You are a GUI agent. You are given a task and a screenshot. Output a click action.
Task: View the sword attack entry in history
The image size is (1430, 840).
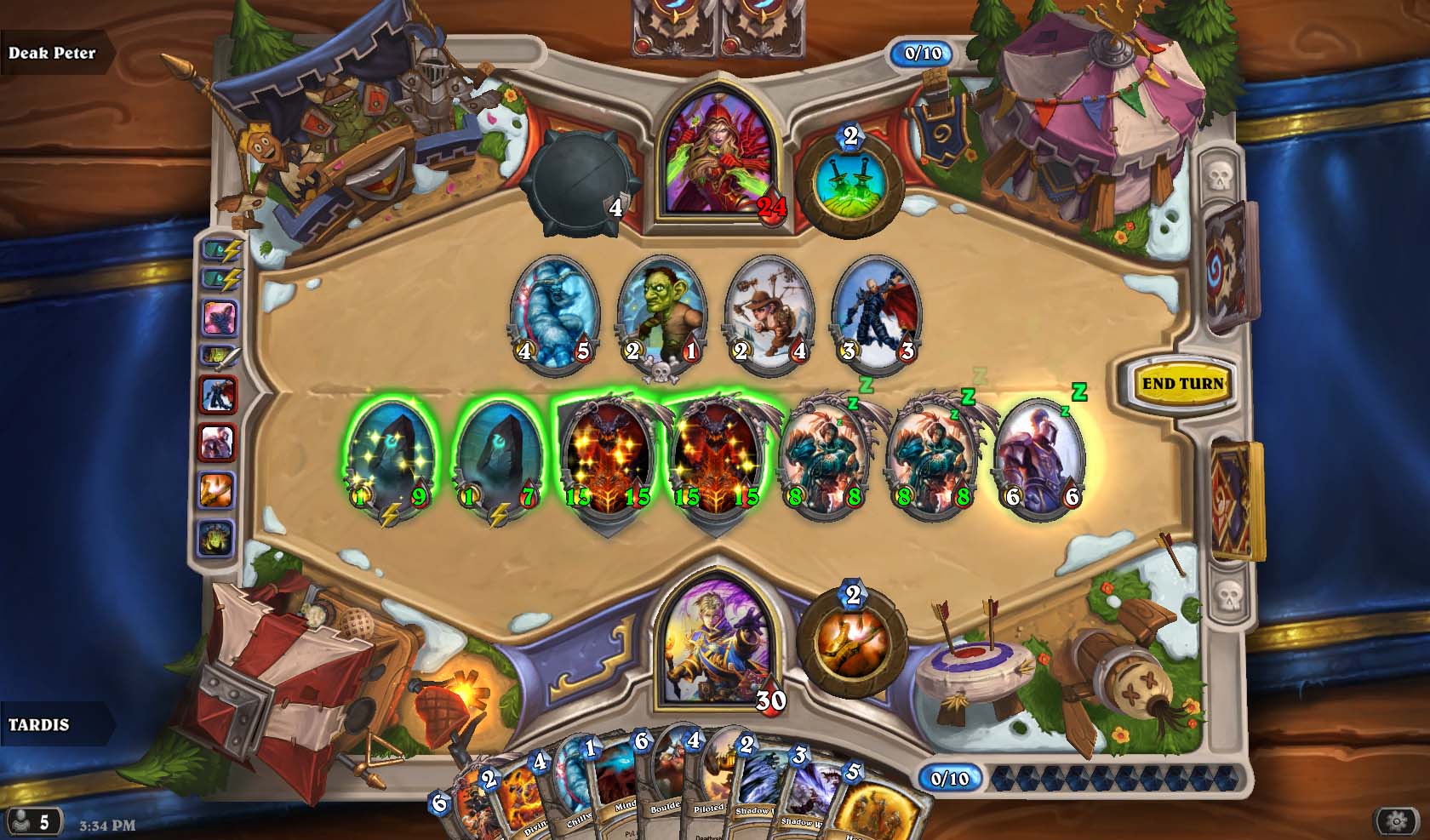point(218,356)
